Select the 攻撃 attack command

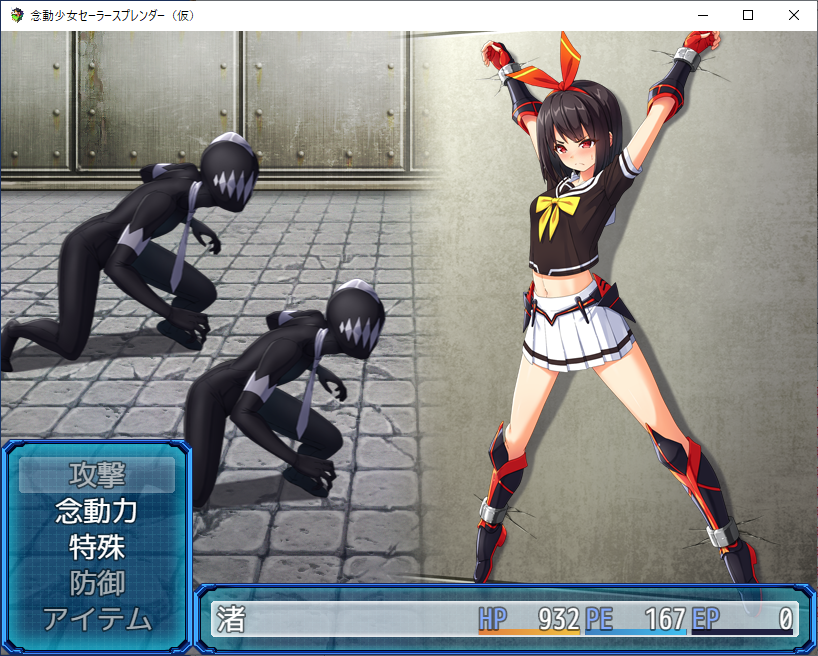(x=97, y=474)
